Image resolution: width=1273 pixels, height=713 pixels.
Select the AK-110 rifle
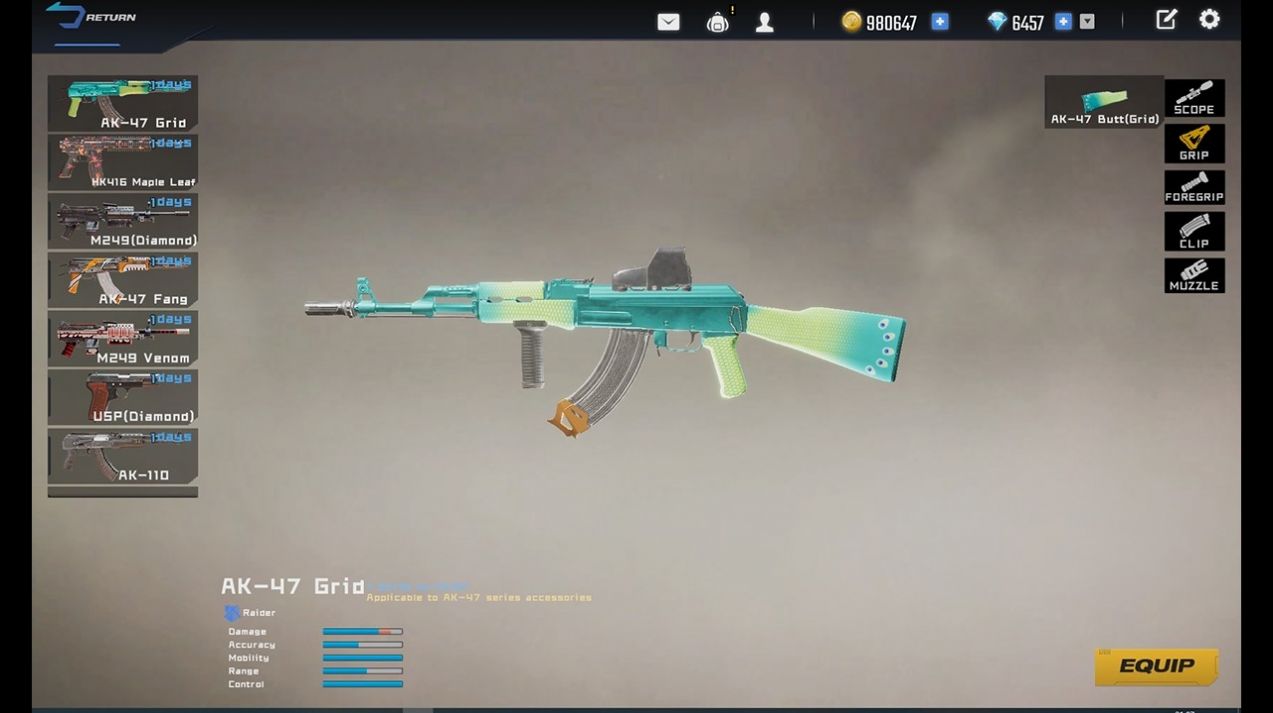[x=122, y=456]
